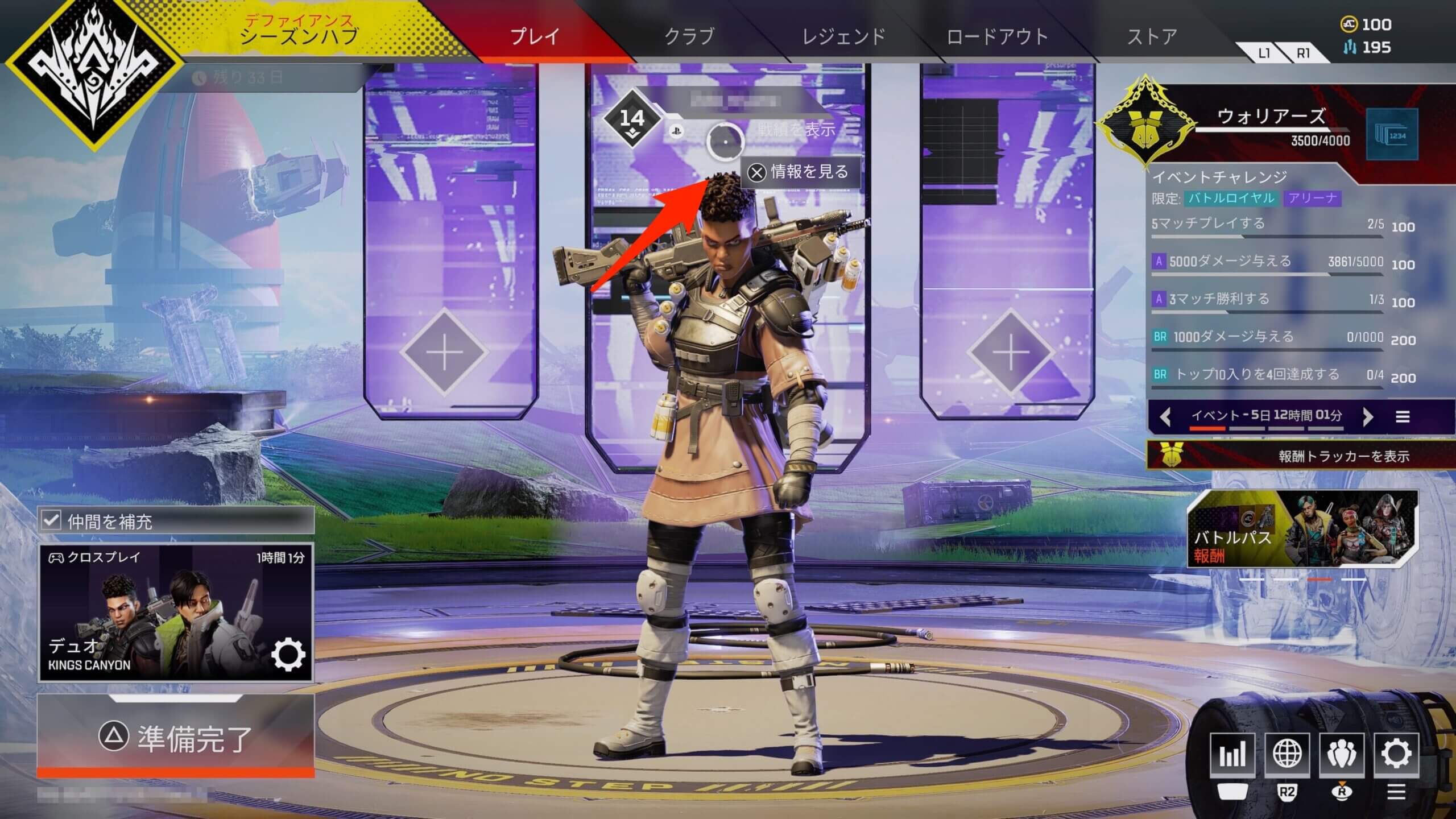Go to the next challenge page arrow
Viewport: 1456px width, 819px height.
[x=1368, y=417]
